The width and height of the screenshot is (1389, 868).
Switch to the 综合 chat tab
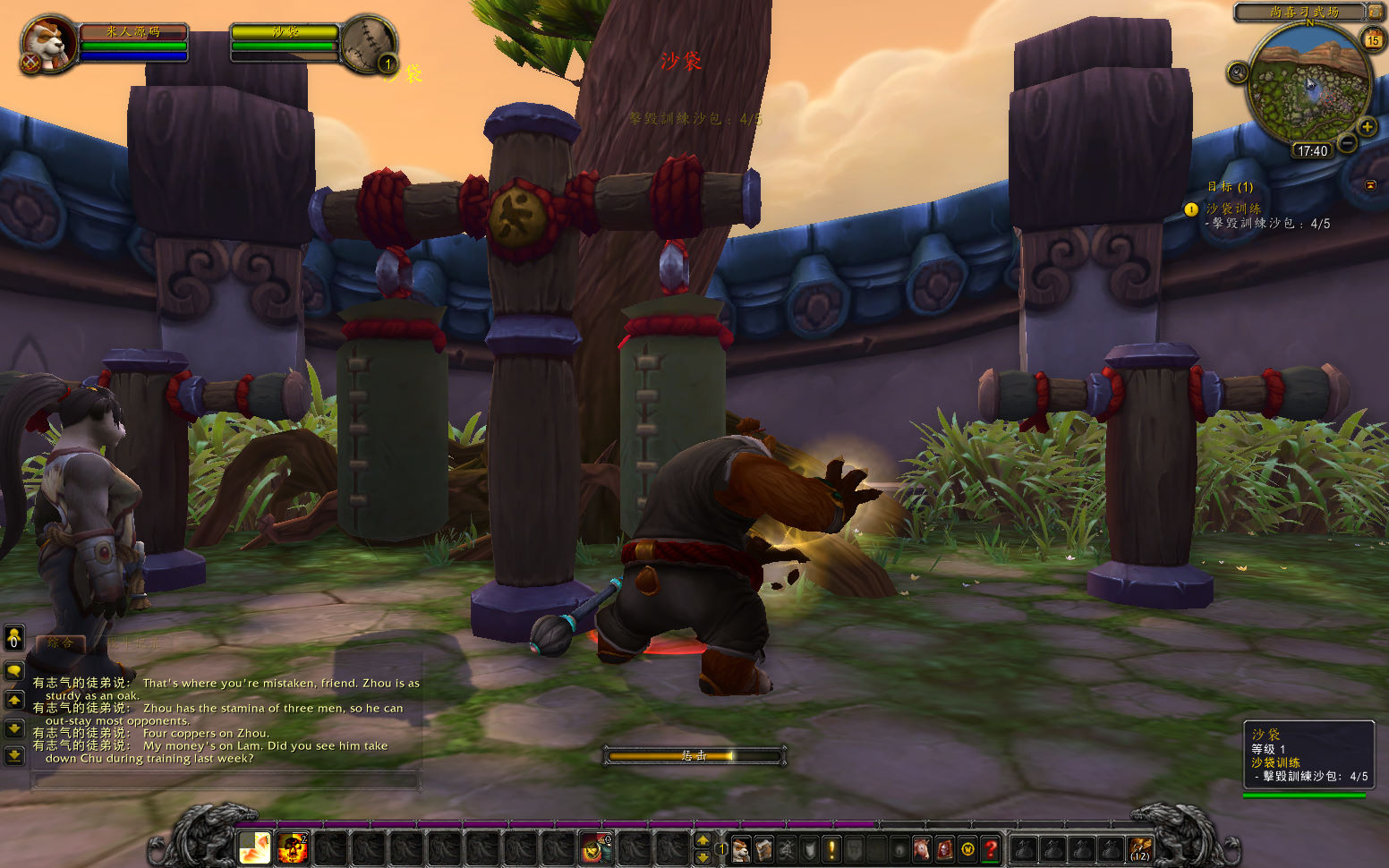60,642
